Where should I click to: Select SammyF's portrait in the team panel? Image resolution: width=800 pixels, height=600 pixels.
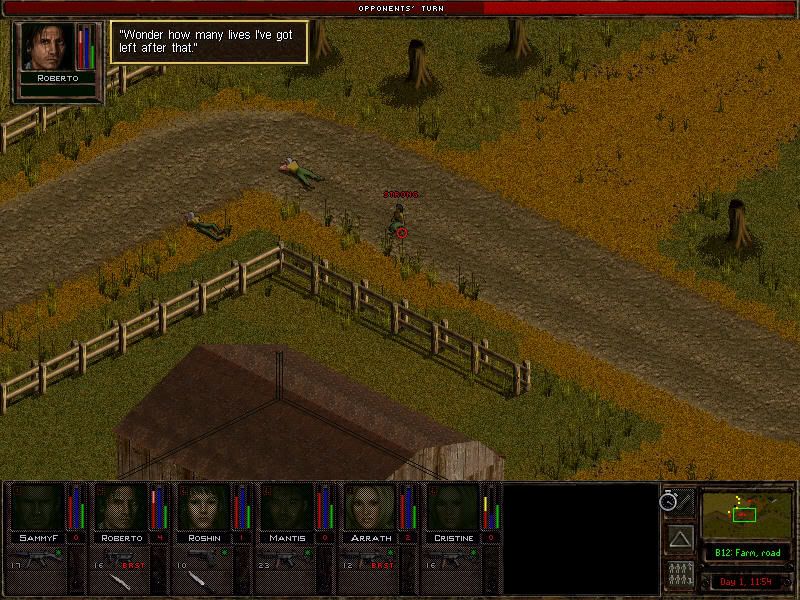coord(36,508)
